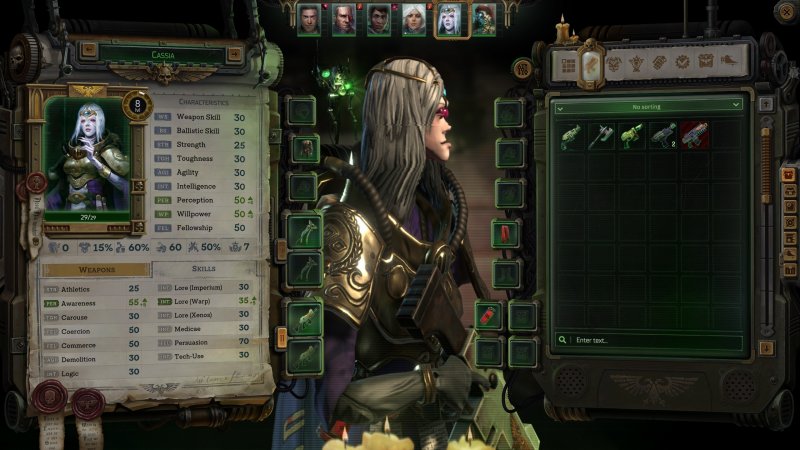Select the first party member portrait
This screenshot has height=450, width=800.
pos(309,19)
